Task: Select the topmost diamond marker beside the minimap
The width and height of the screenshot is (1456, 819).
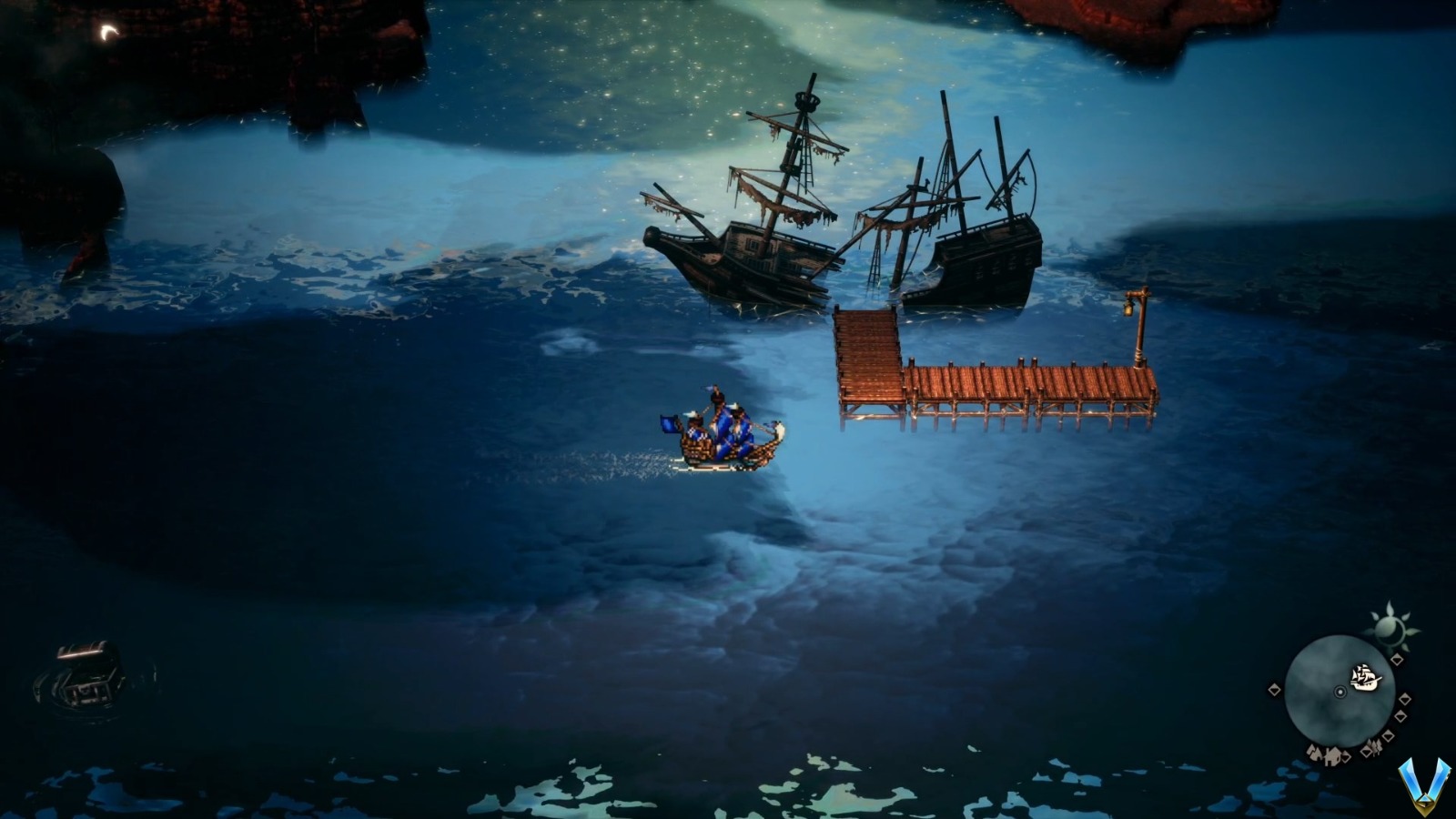Action: coord(1398,659)
